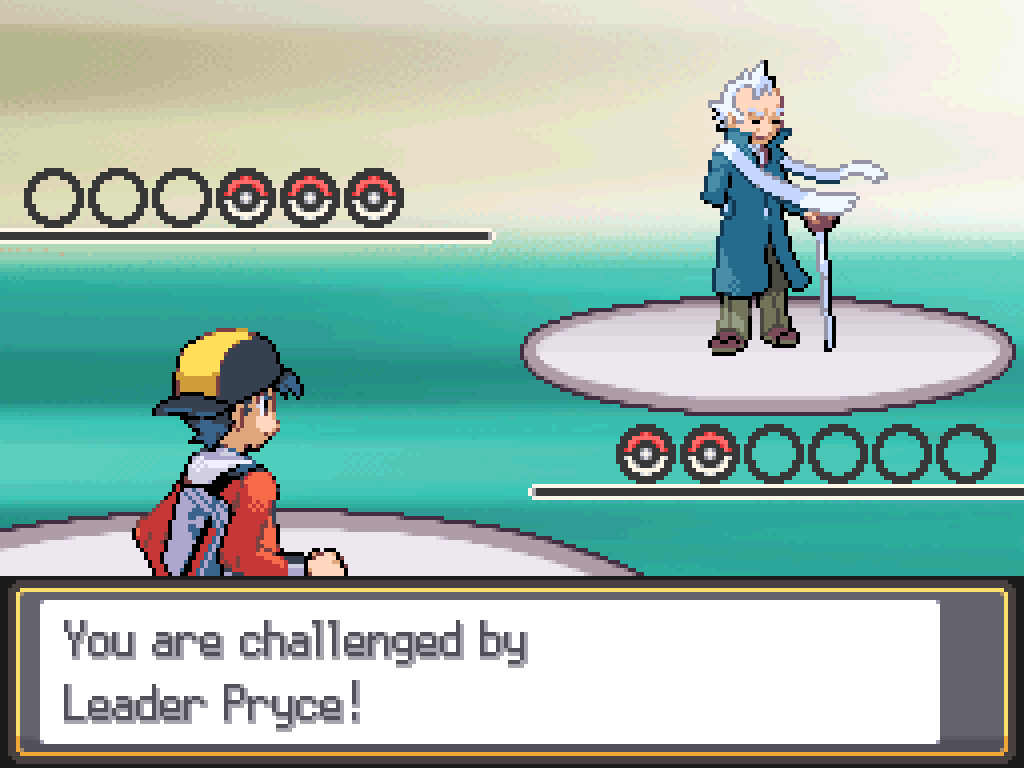Advance the "challenged by Leader Pryce" dialogue box
Image resolution: width=1024 pixels, height=768 pixels.
[490, 672]
